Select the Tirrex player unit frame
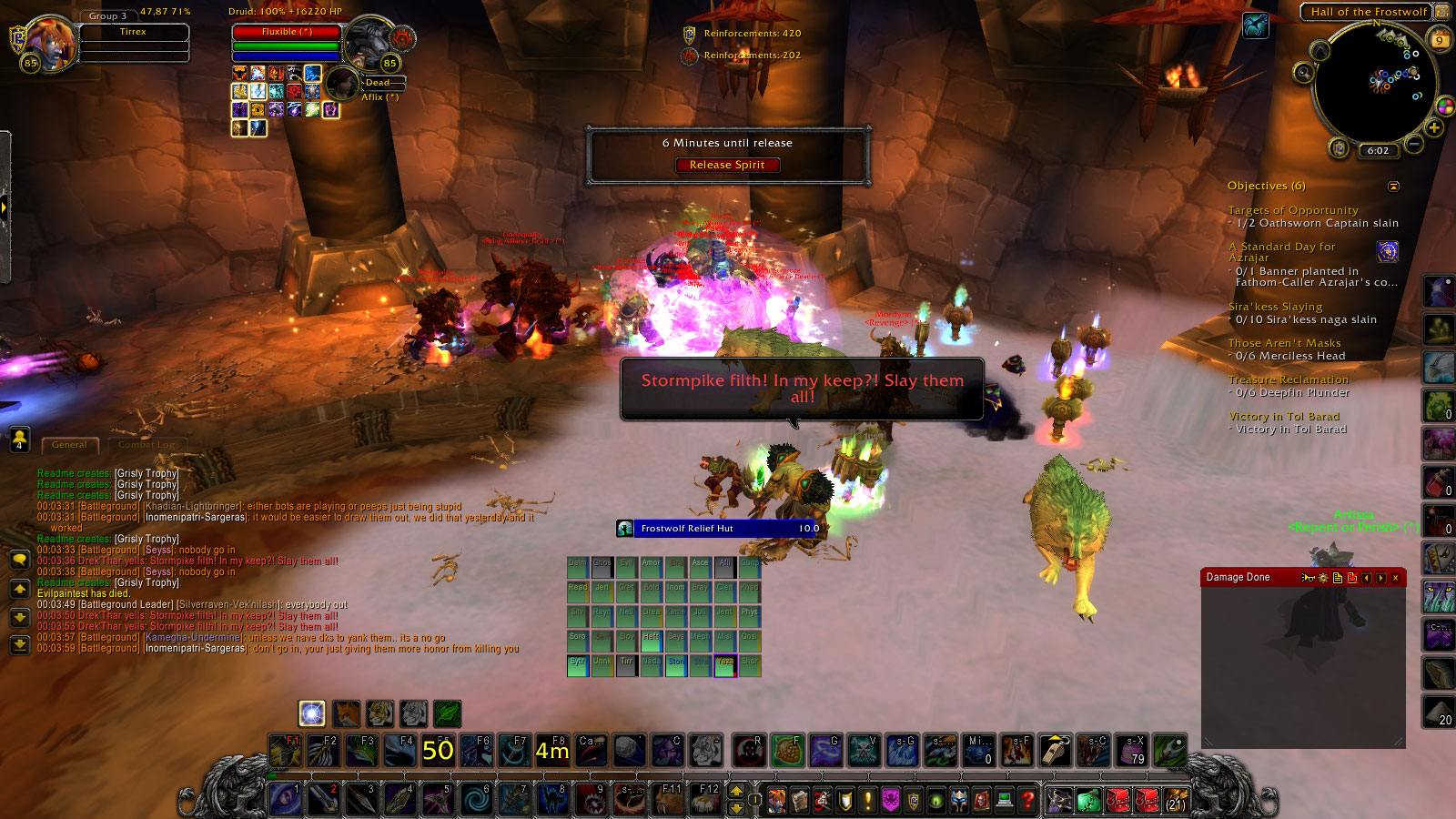 pos(134,33)
